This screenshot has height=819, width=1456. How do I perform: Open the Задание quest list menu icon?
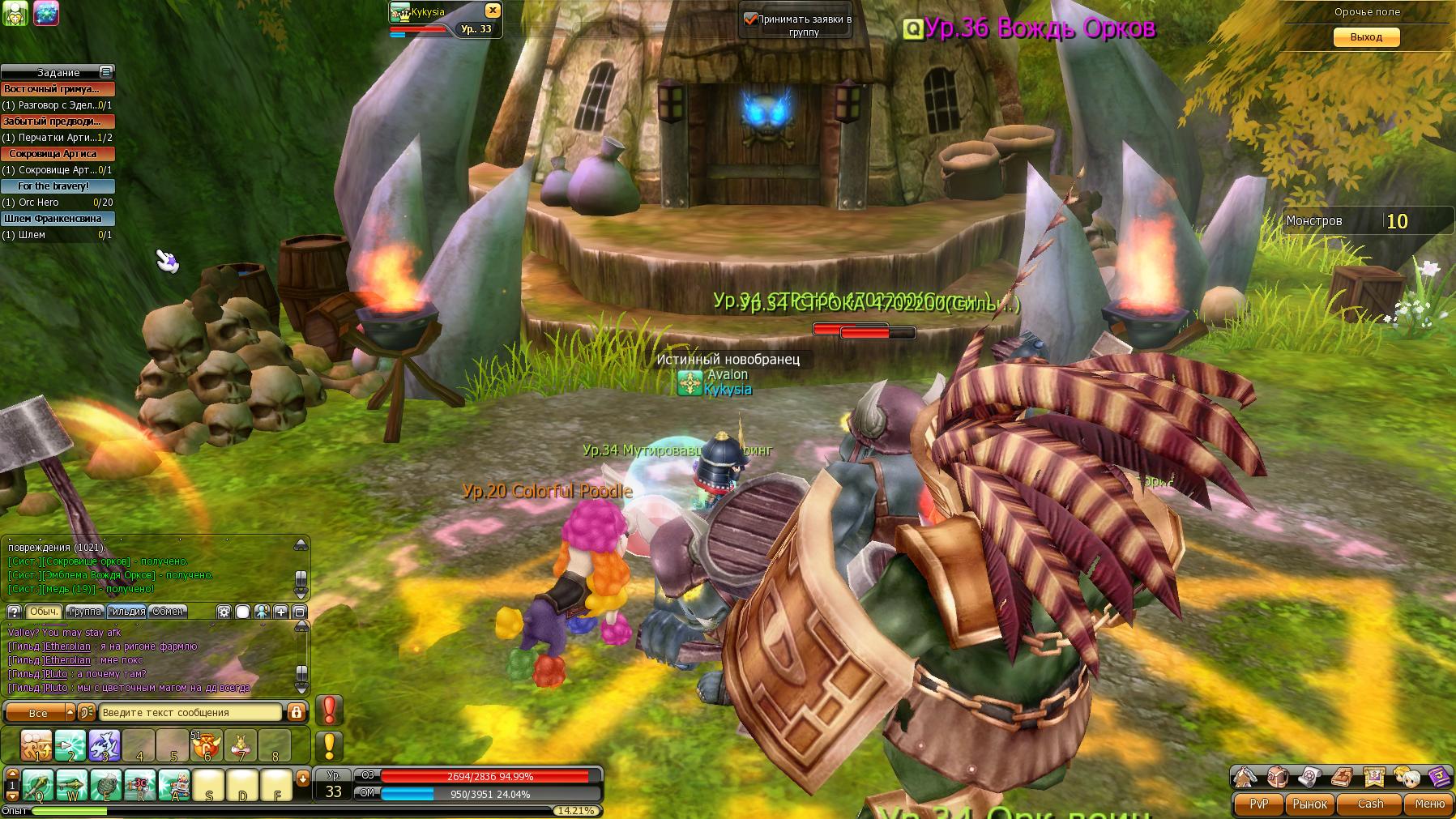(x=105, y=72)
